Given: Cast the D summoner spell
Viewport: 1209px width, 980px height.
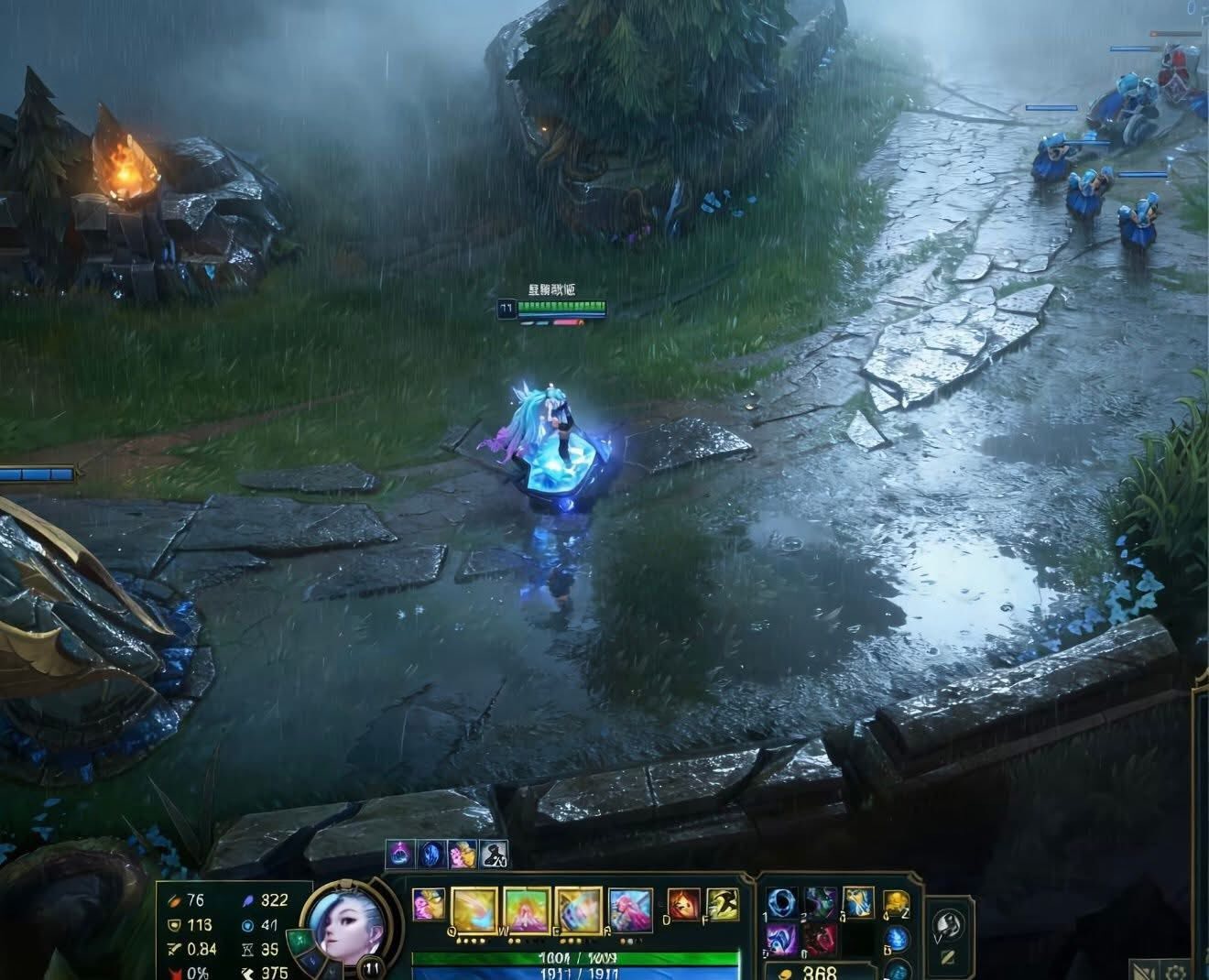Looking at the screenshot, I should [681, 904].
